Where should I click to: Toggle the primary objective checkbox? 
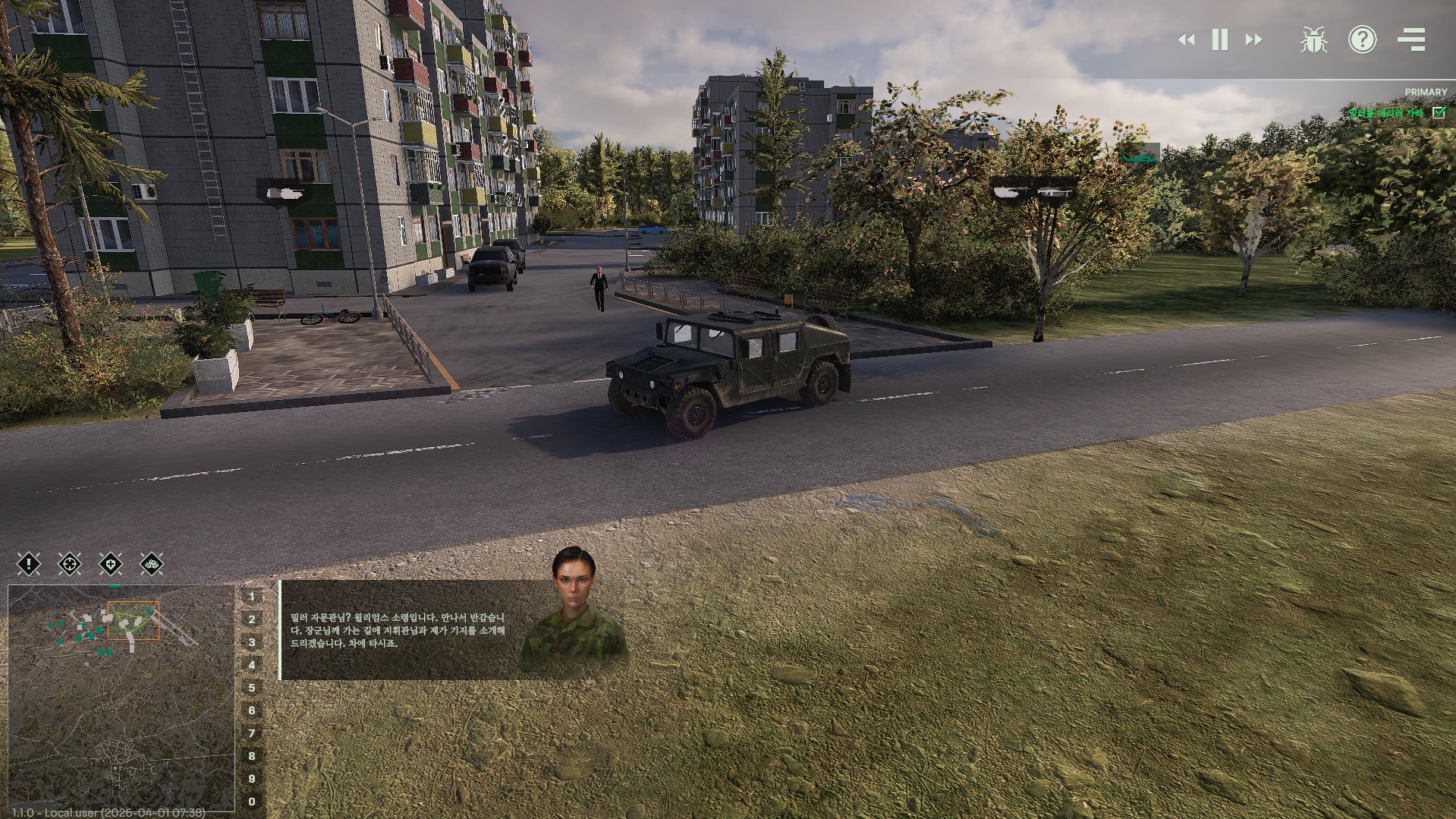pos(1439,112)
